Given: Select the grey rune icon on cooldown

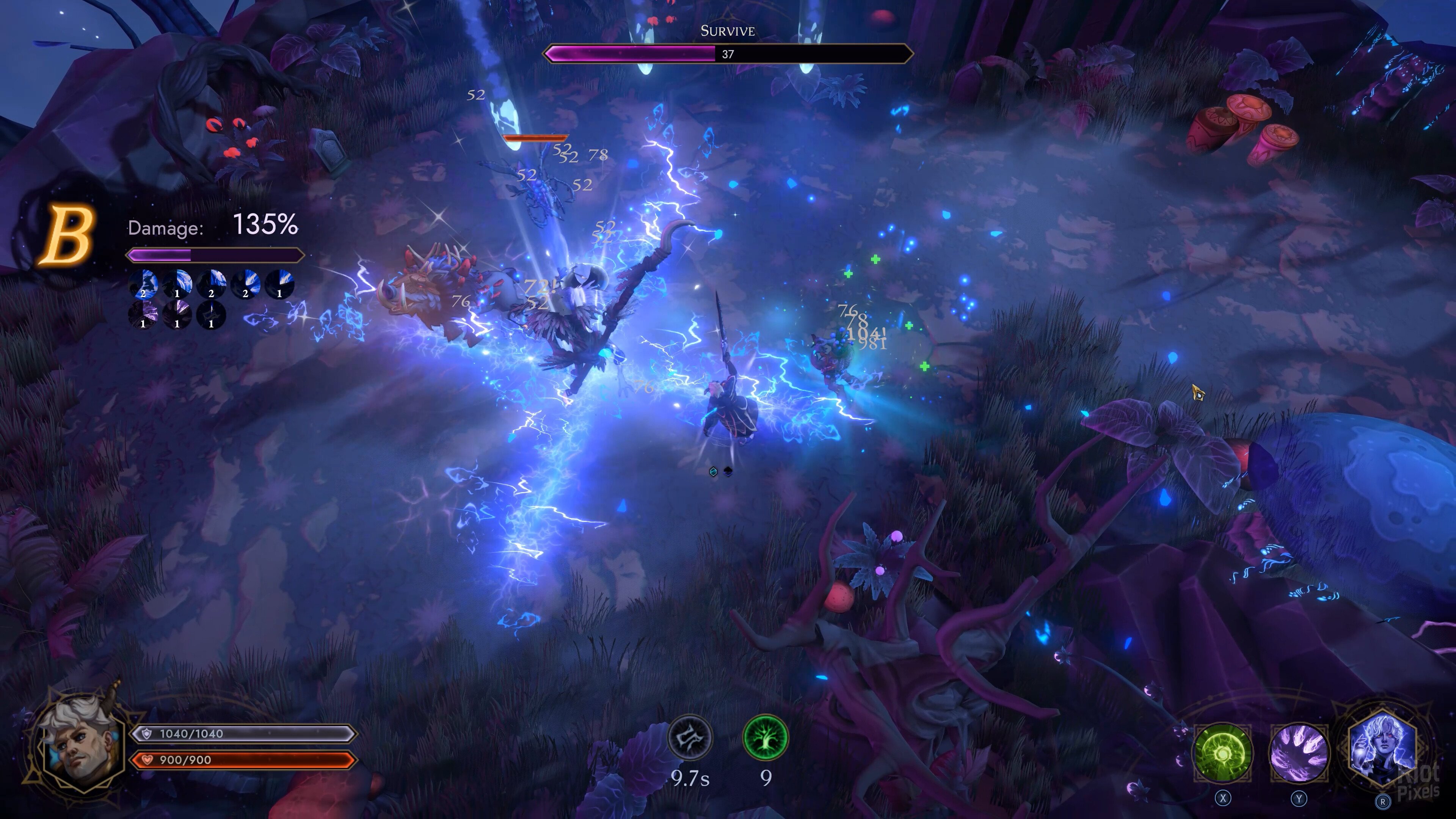Looking at the screenshot, I should [690, 737].
